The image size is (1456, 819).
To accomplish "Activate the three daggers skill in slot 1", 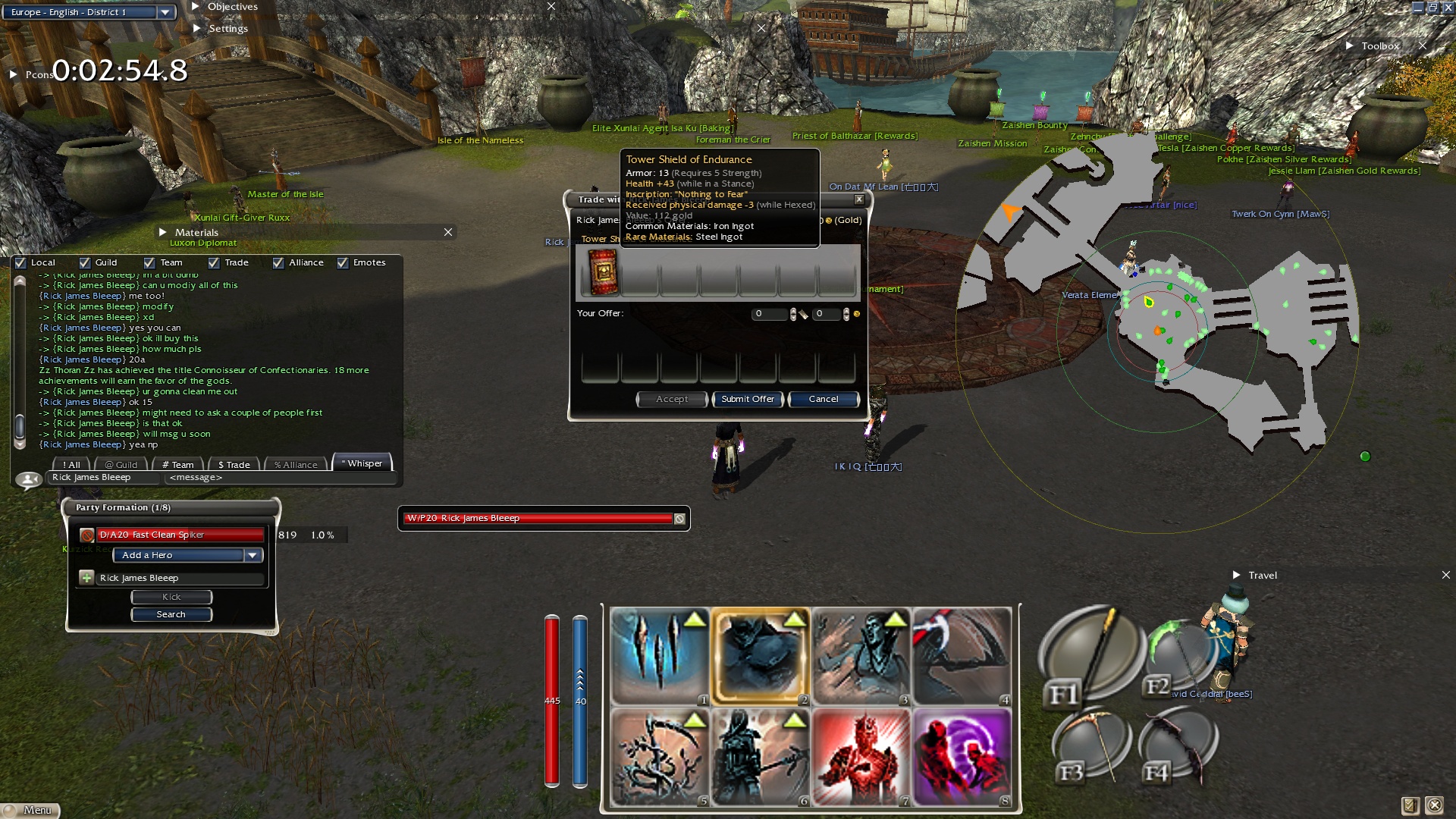I will point(659,656).
